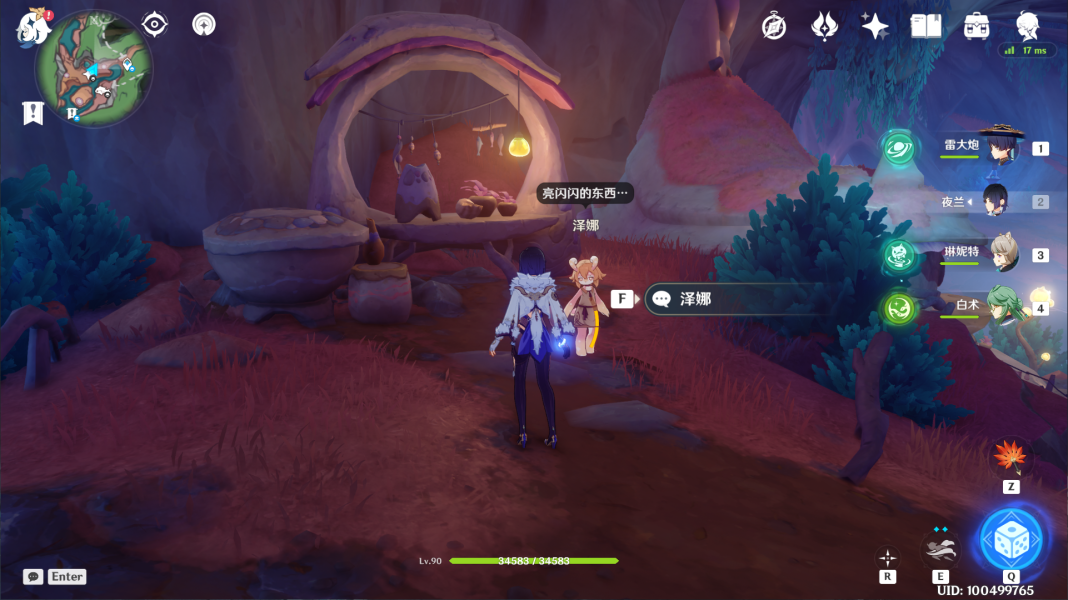
Task: Switch to party member 琳妮特
Action: coord(1003,254)
